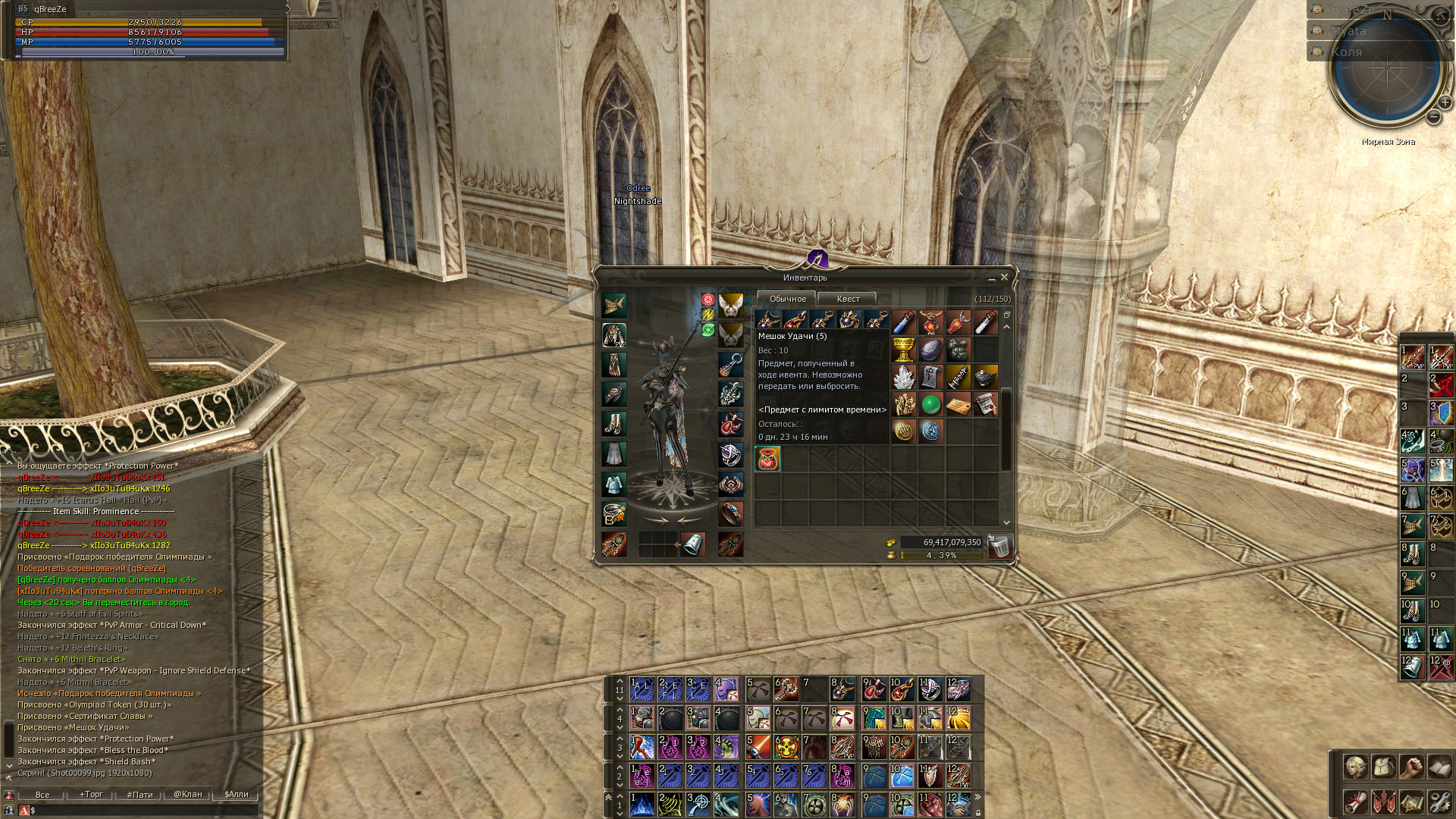Click the inventory trash can button
The height and width of the screenshot is (819, 1456).
[x=999, y=546]
